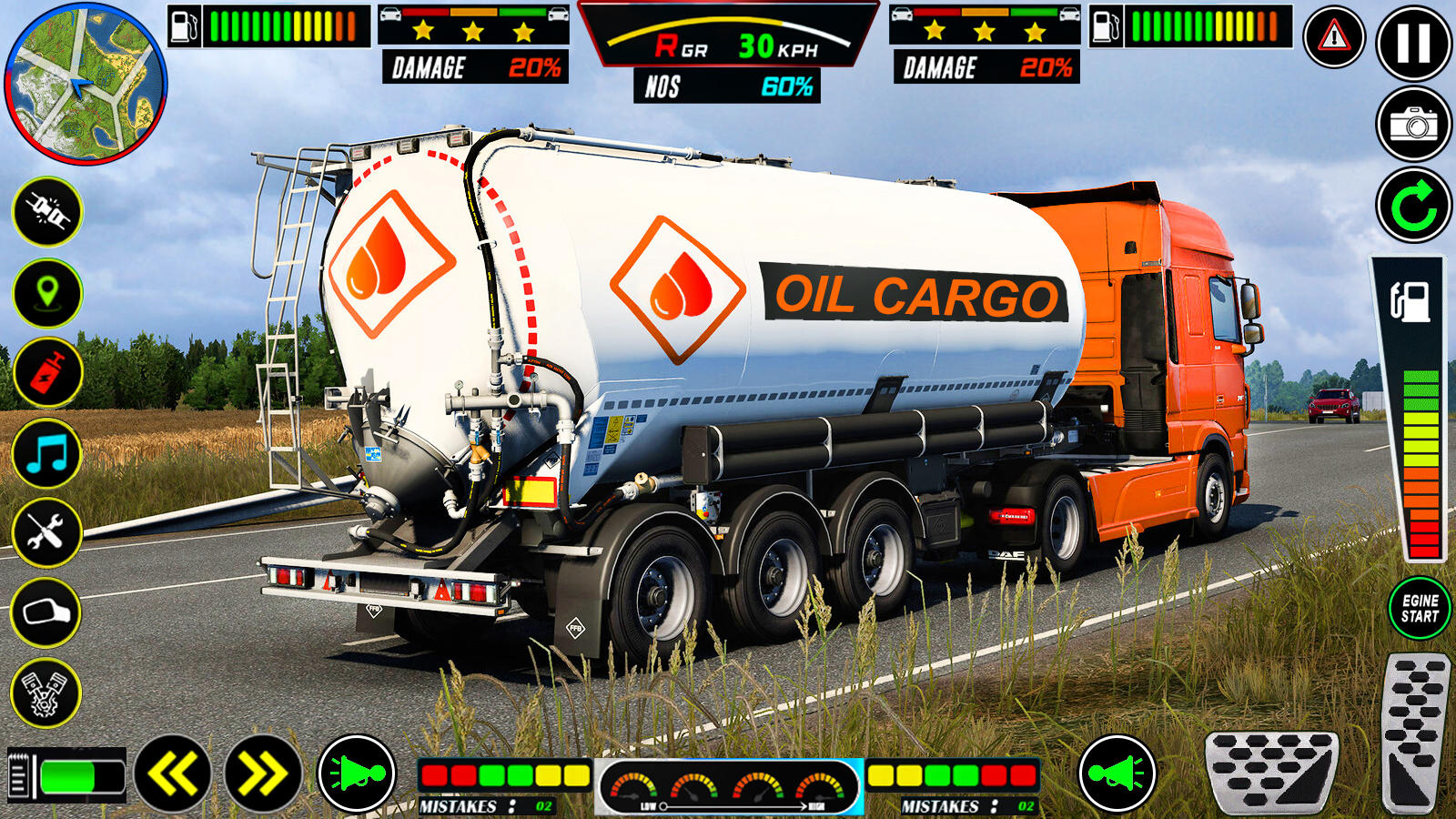Image resolution: width=1456 pixels, height=819 pixels.
Task: Click the location pin icon
Action: [x=47, y=293]
